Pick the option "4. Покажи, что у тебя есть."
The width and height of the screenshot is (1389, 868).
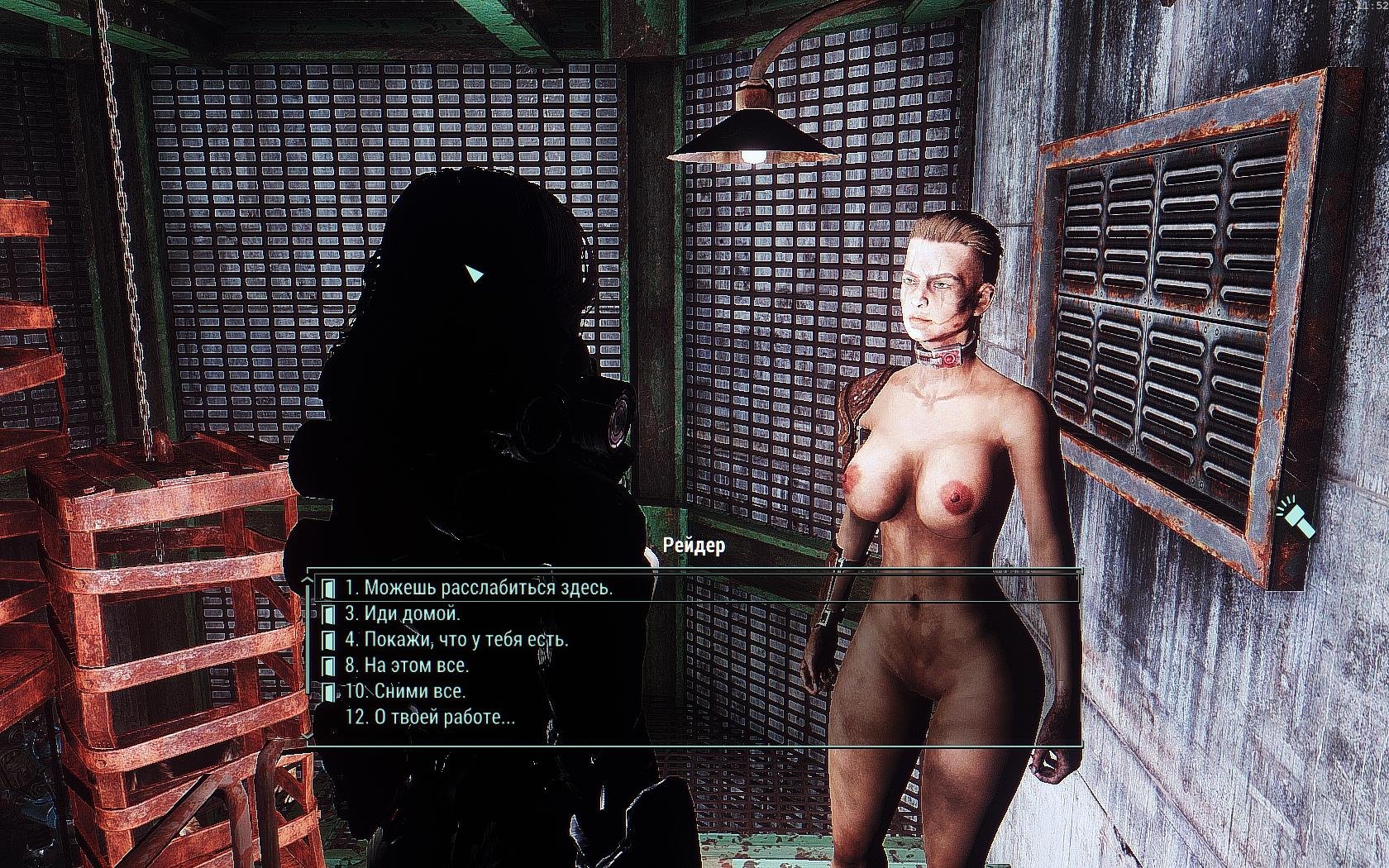click(456, 639)
